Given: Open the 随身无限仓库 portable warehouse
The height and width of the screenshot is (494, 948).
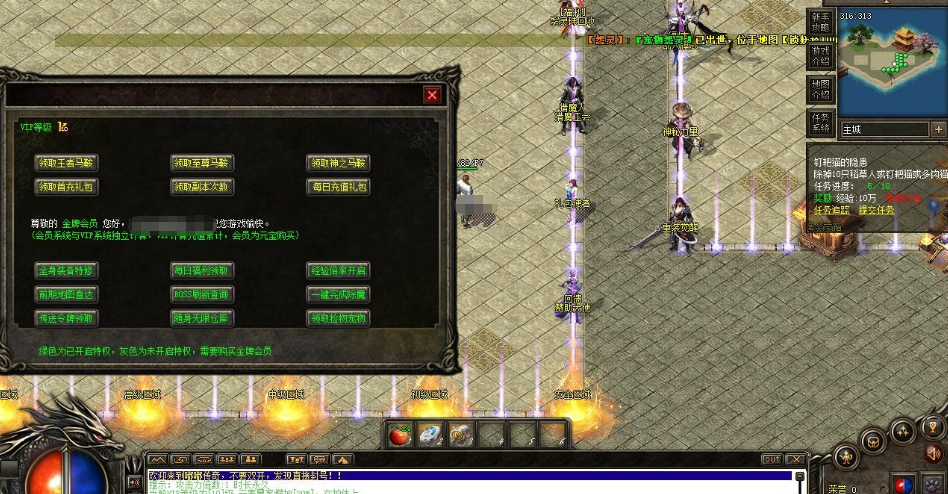Looking at the screenshot, I should pos(202,318).
